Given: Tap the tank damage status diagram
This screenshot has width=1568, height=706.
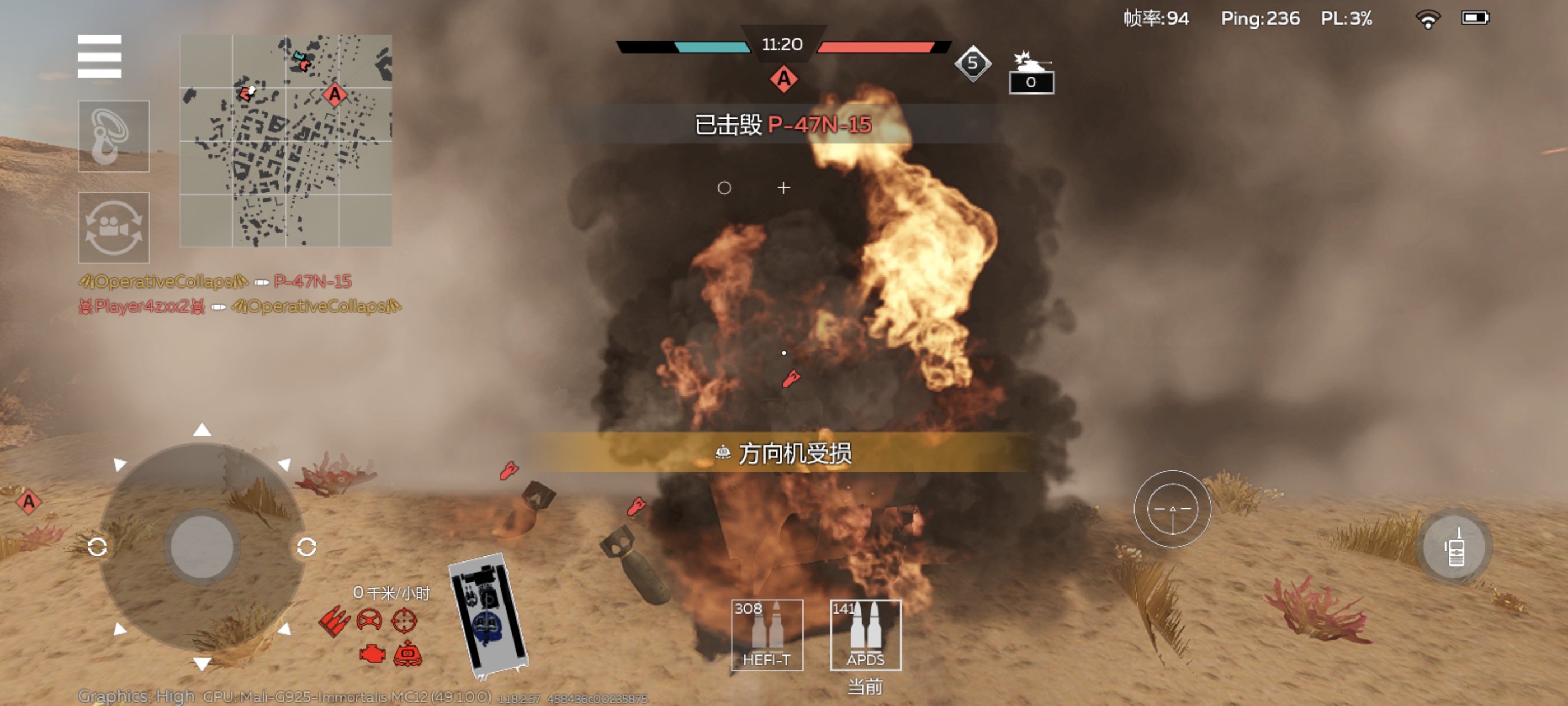Looking at the screenshot, I should click(488, 615).
